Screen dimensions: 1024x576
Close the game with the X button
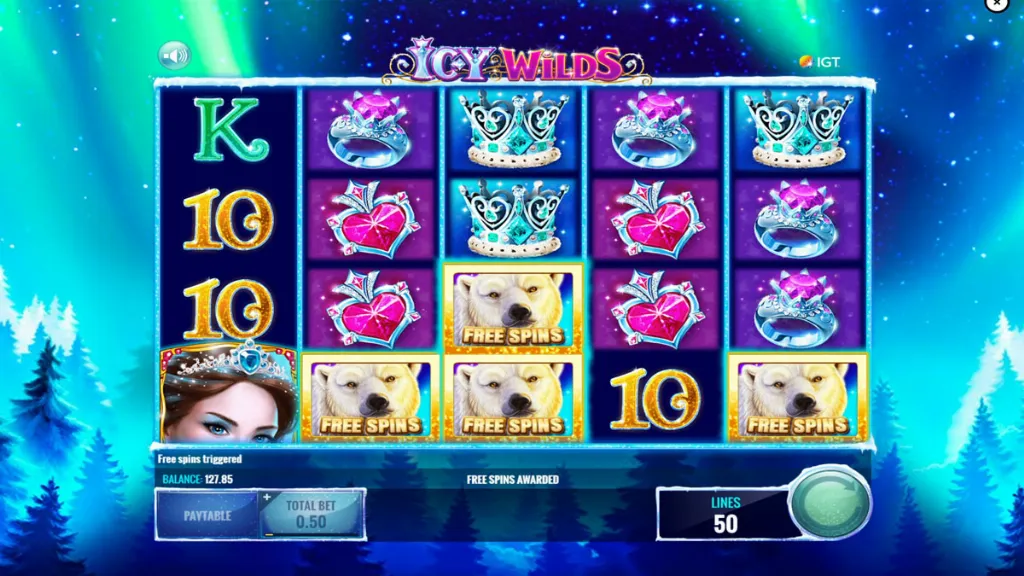click(997, 5)
